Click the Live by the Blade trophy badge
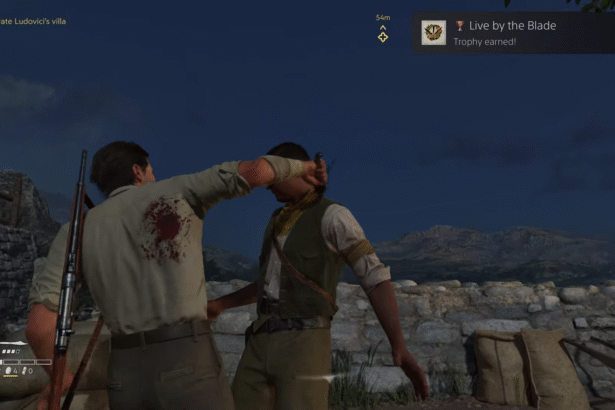This screenshot has width=615, height=410. (433, 32)
